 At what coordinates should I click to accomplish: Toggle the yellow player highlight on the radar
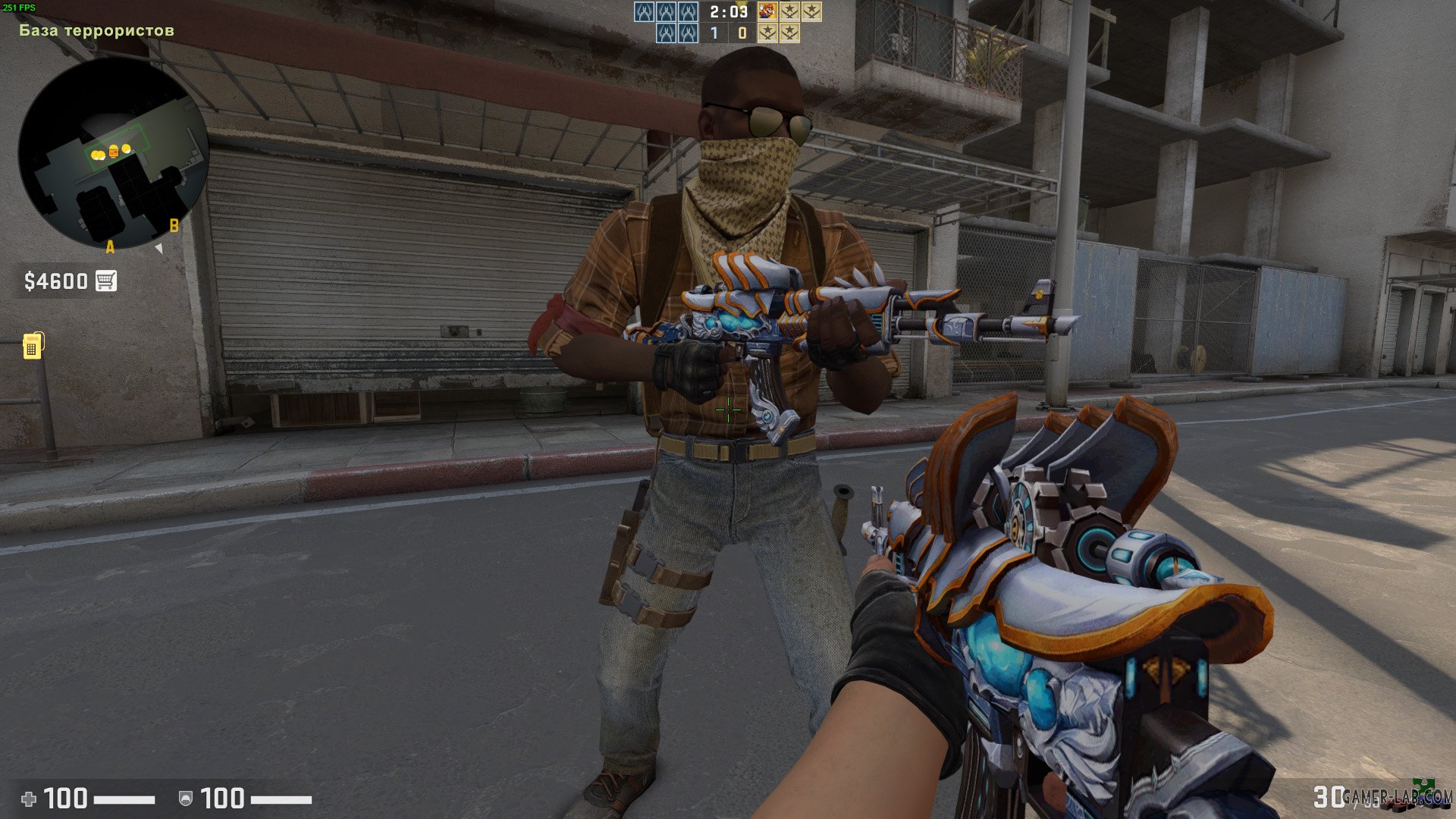click(98, 155)
